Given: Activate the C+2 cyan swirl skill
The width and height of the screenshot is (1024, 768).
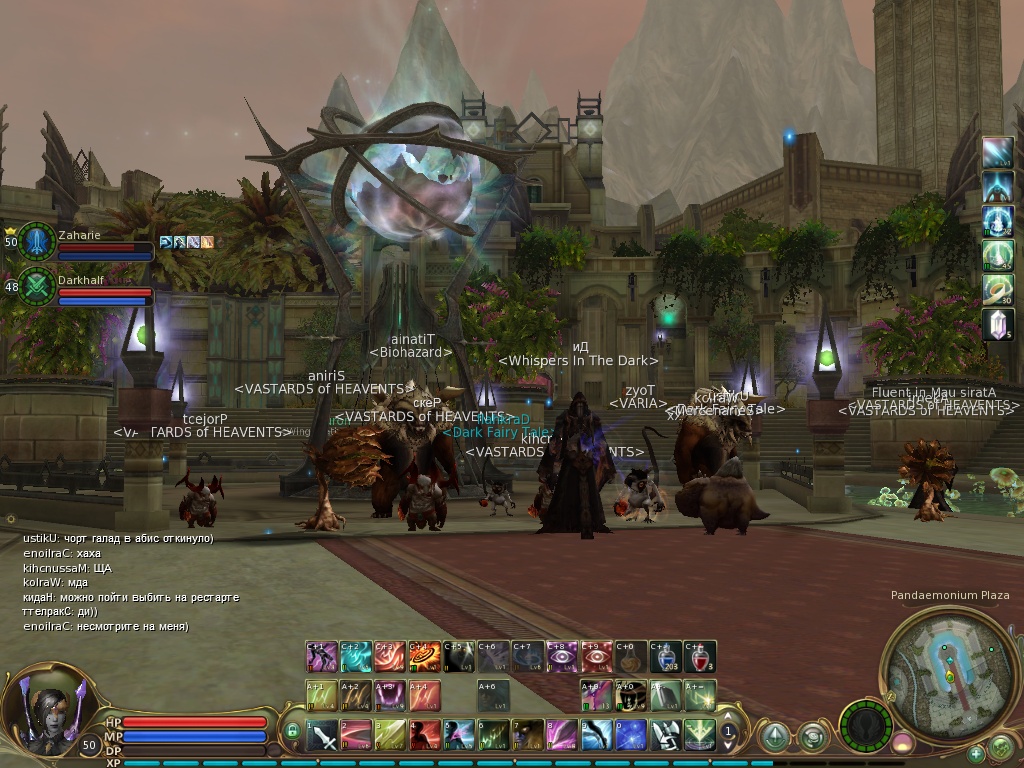Looking at the screenshot, I should coord(356,656).
